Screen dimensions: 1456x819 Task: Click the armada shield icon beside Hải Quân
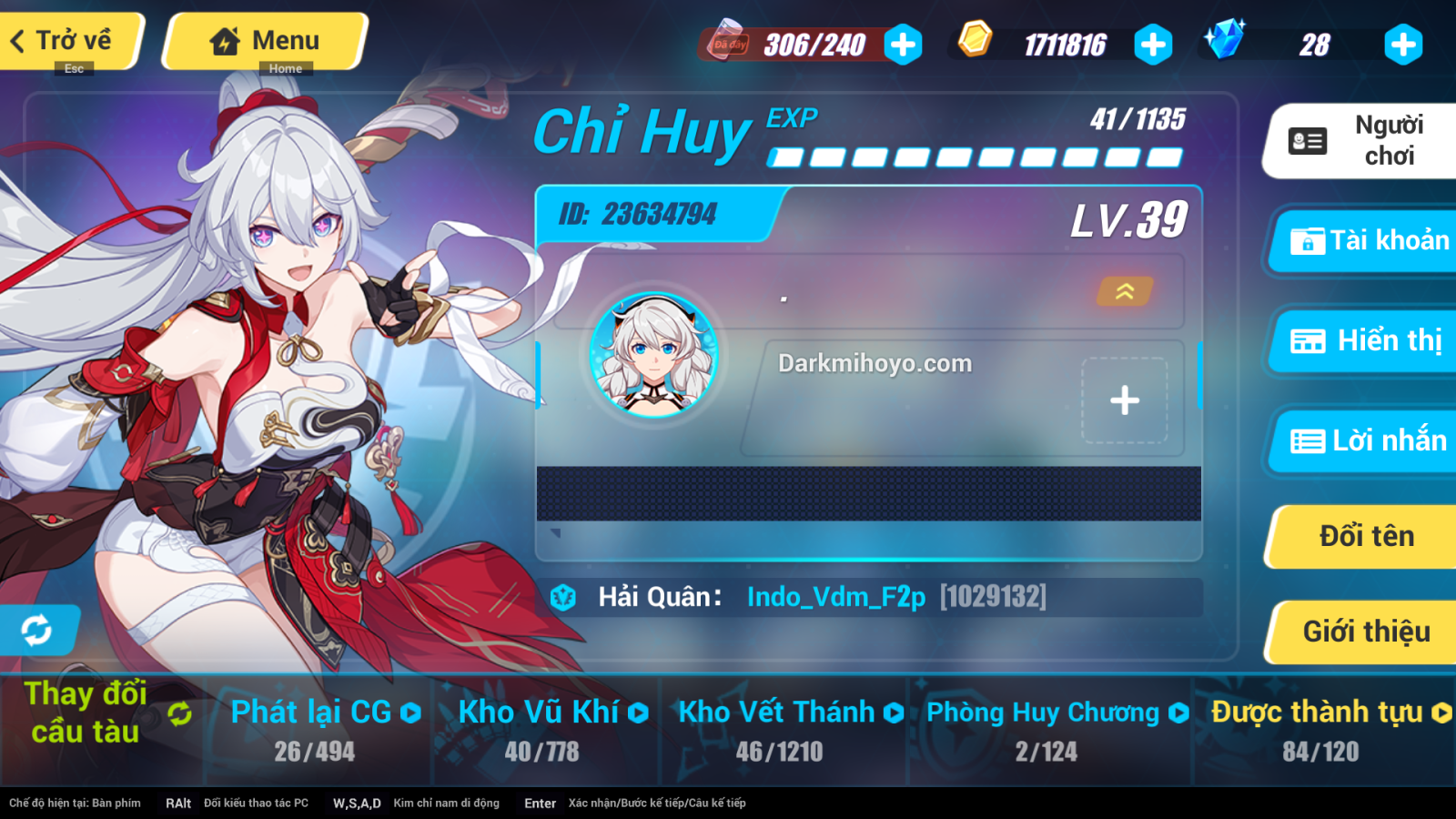[x=564, y=597]
